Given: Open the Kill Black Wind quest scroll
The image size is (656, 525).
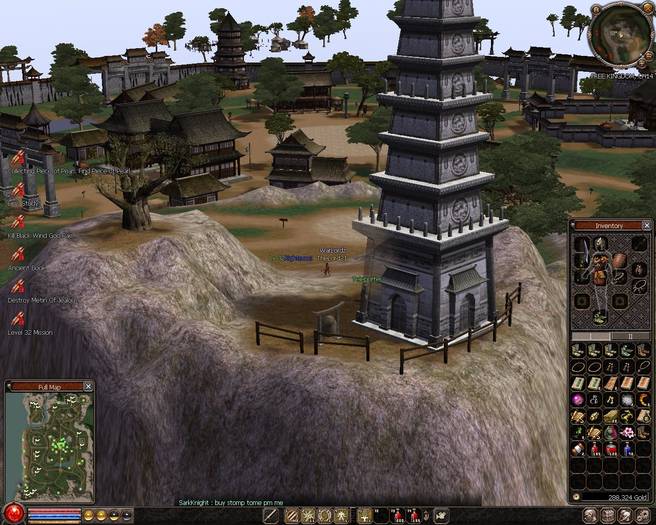Looking at the screenshot, I should [17, 221].
